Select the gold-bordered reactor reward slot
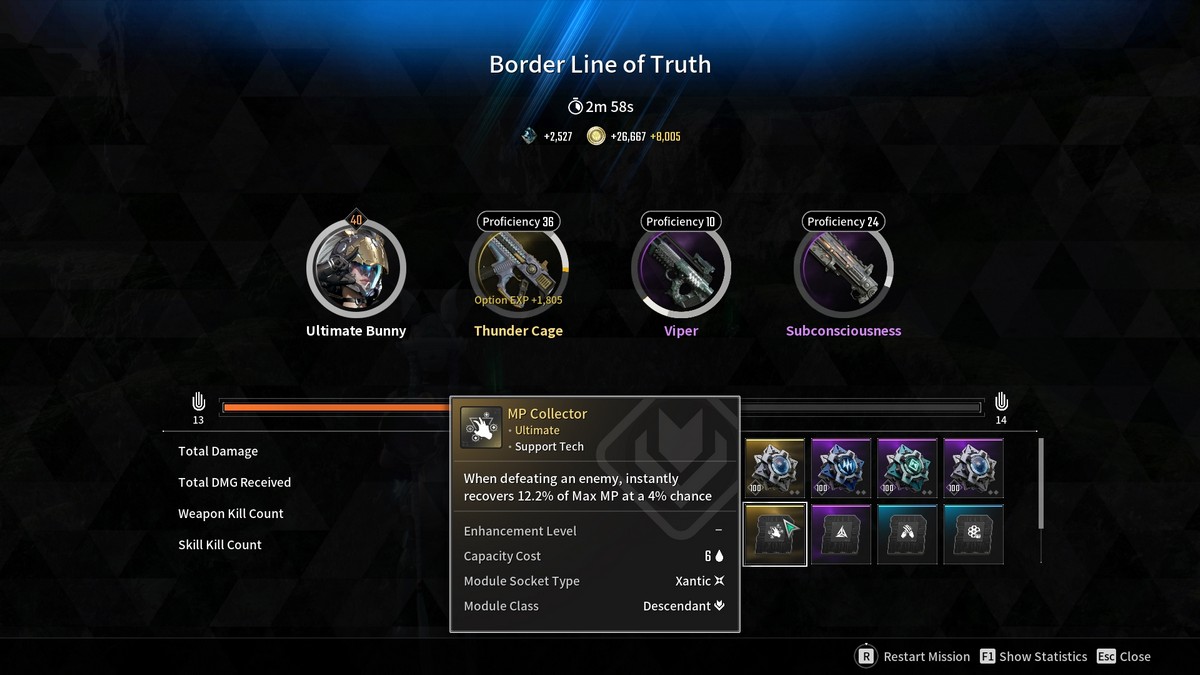 775,468
